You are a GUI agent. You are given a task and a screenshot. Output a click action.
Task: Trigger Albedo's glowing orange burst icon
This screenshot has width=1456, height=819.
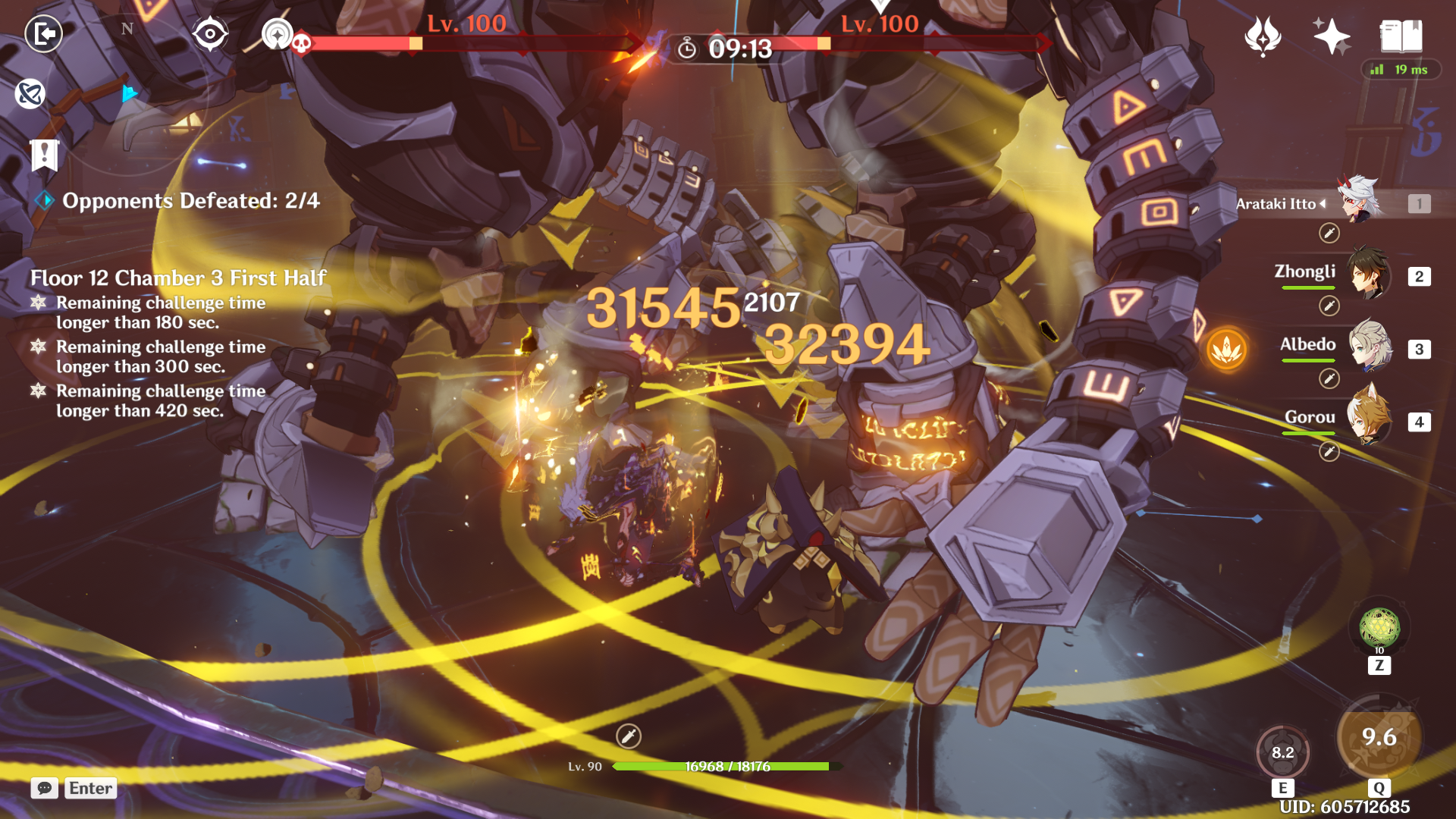(x=1226, y=350)
